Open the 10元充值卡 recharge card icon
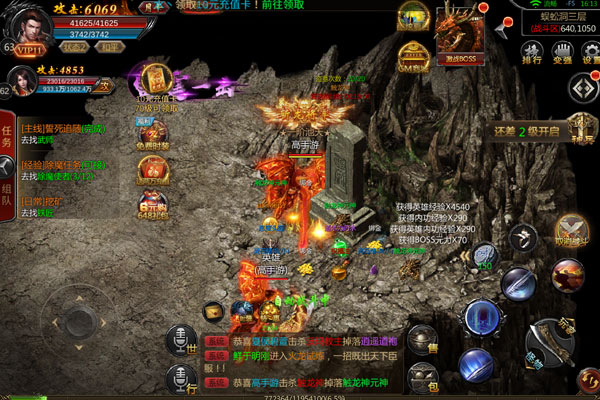Screen dimensions: 600x400 point(154,80)
